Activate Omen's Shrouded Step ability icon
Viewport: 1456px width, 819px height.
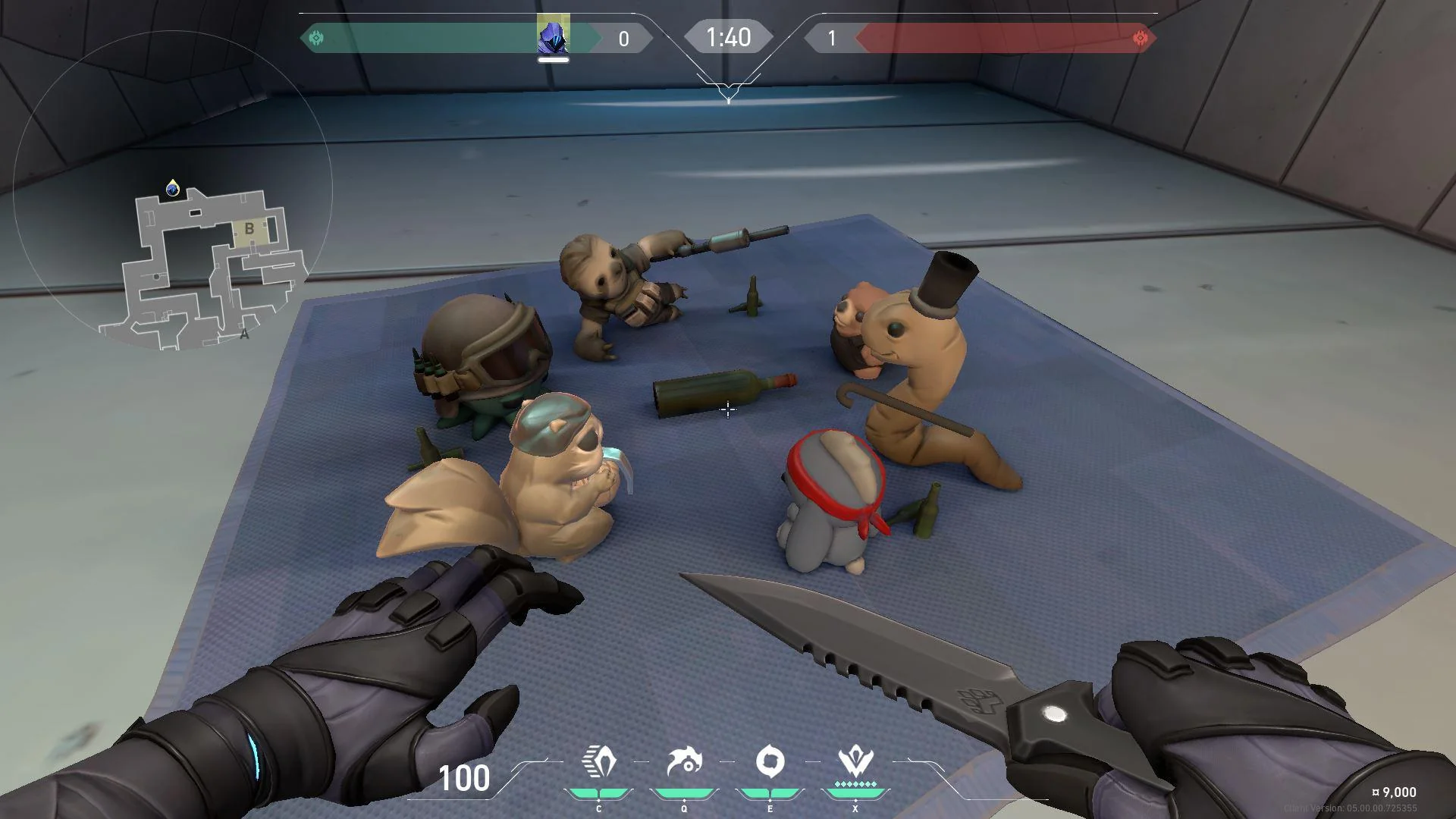point(598,762)
